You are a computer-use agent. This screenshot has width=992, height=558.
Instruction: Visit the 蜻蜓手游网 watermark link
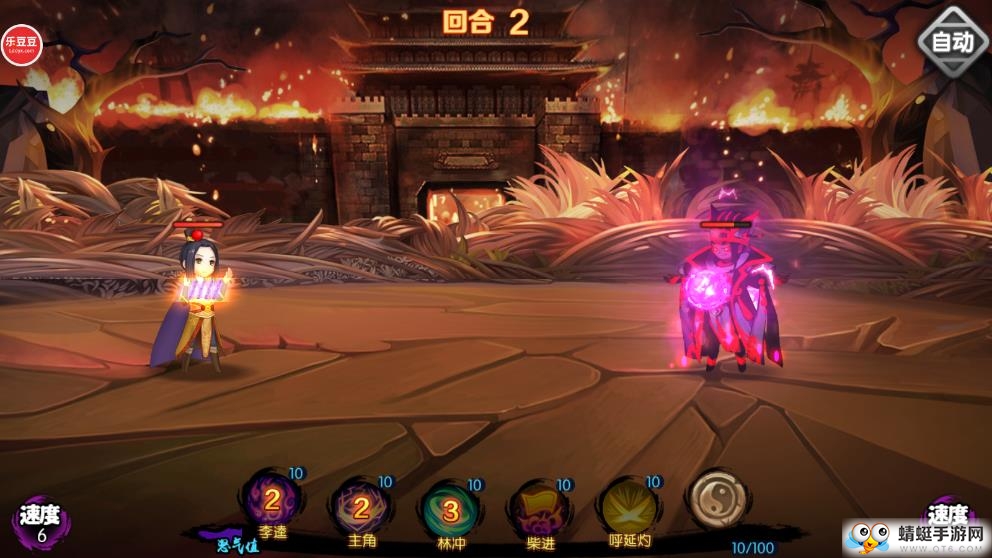click(x=916, y=538)
